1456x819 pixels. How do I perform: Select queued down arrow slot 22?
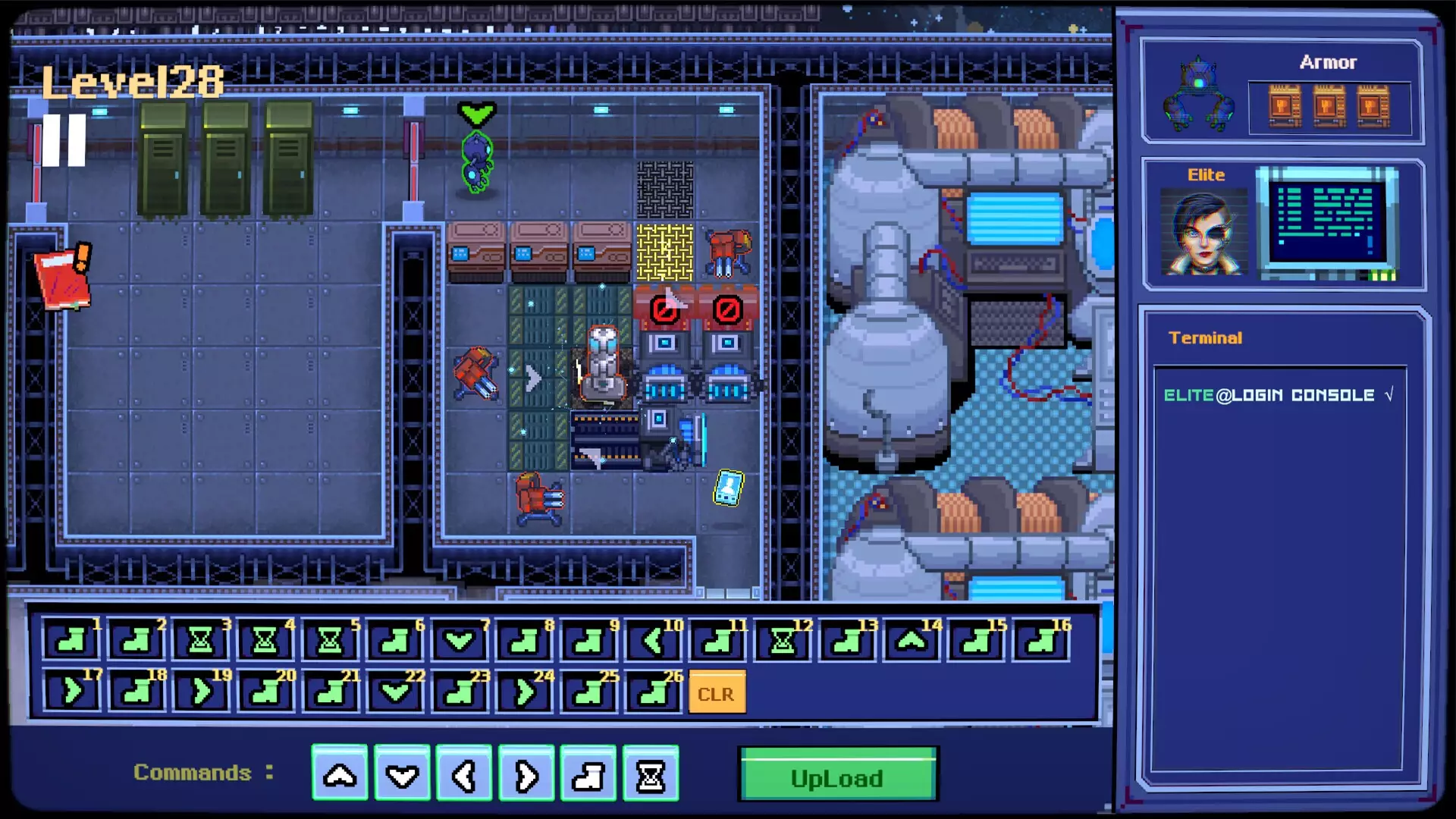coord(395,692)
